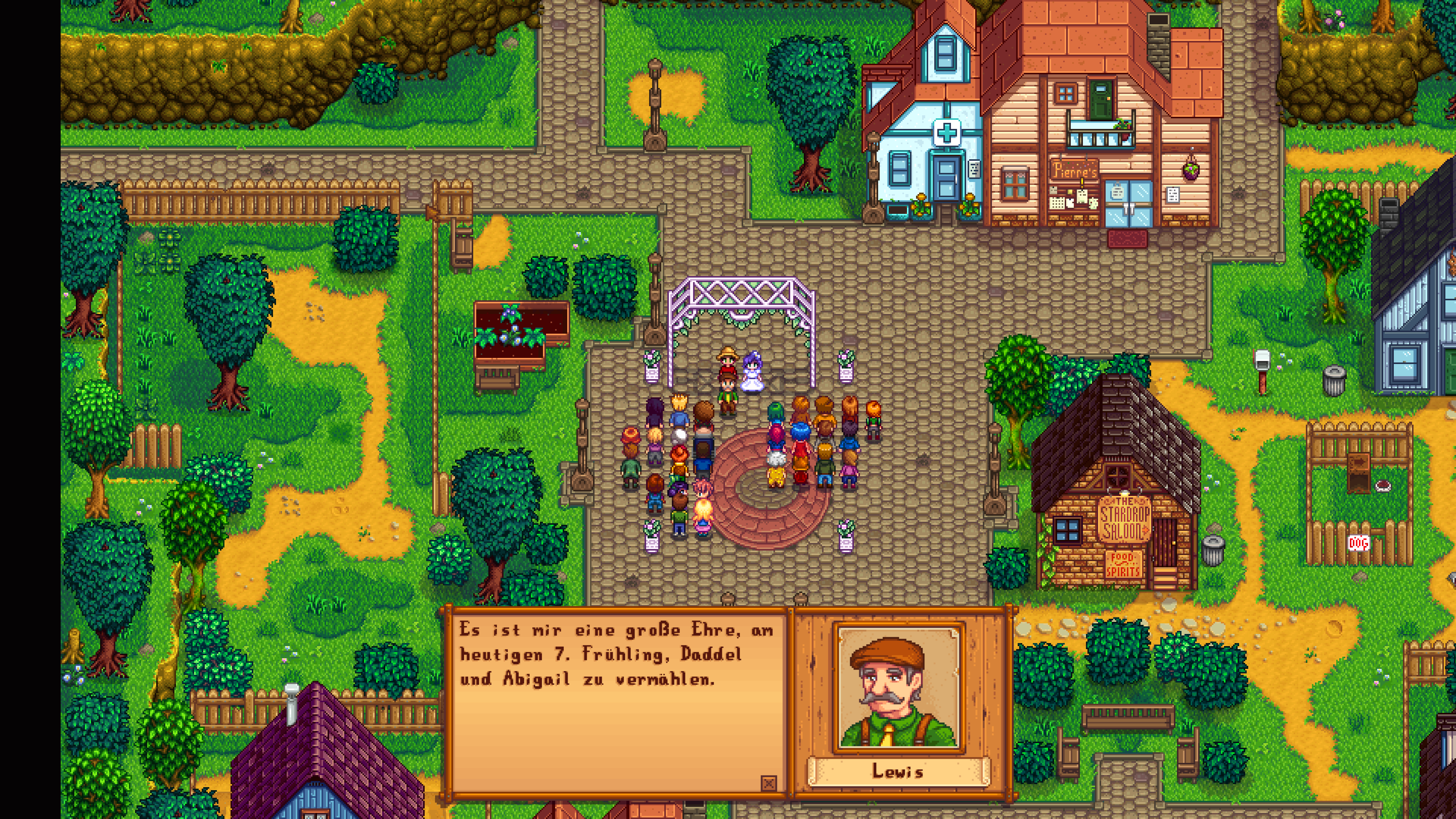The image size is (1456, 819).
Task: Click the small X button in dialogue box
Action: coord(768,783)
